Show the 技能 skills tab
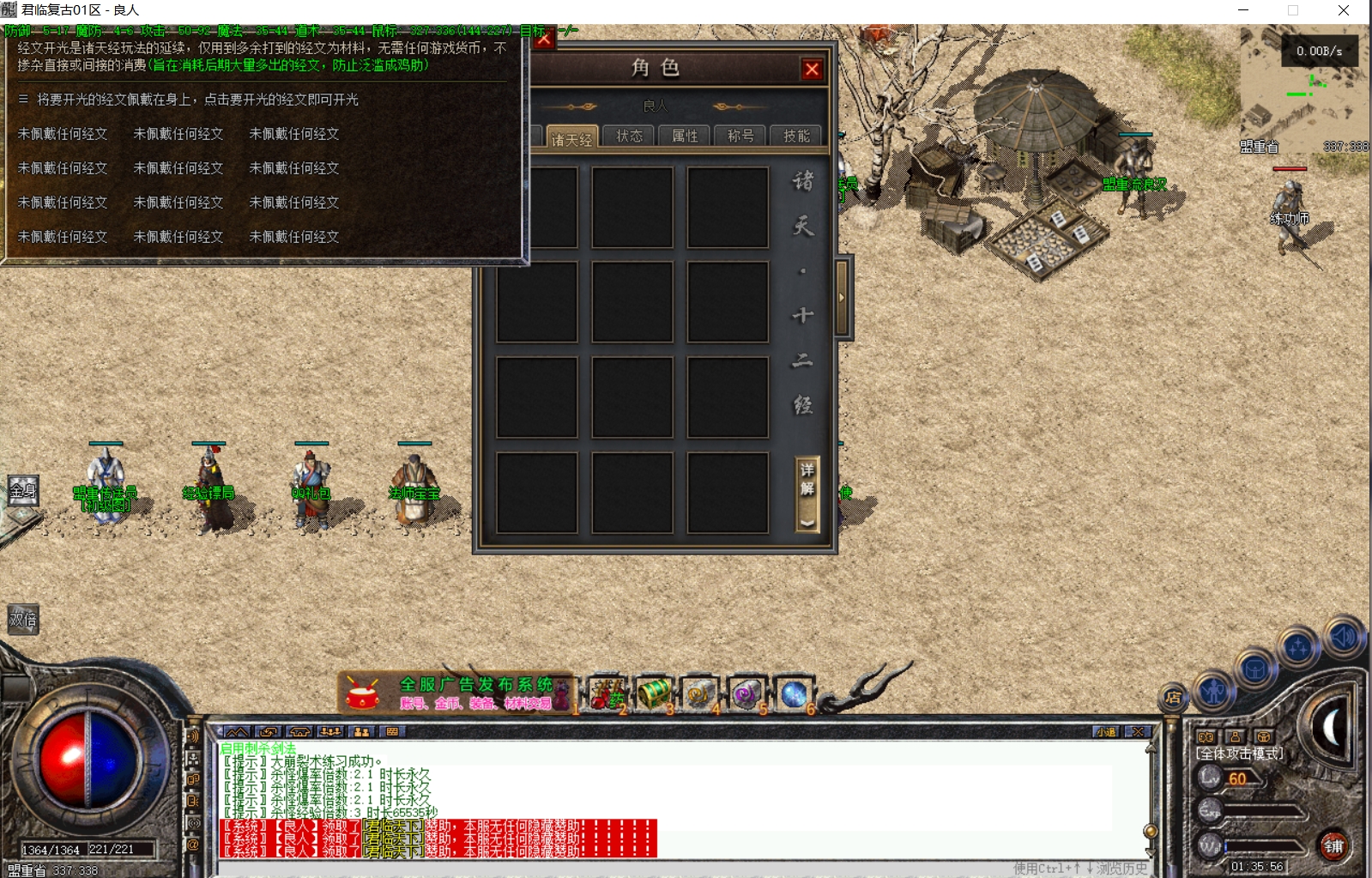Viewport: 1372px width, 878px height. click(x=796, y=136)
